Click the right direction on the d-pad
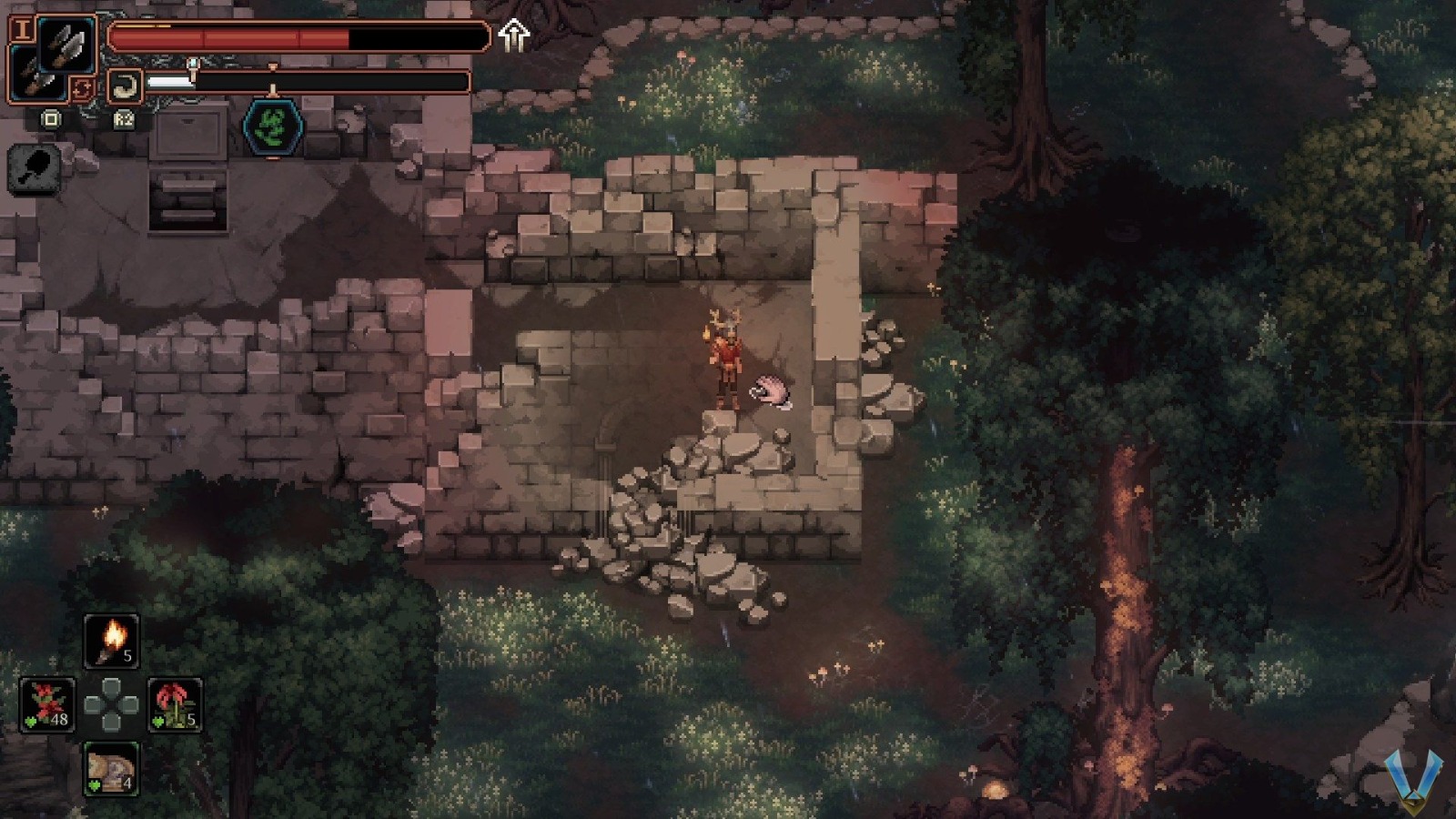Viewport: 1456px width, 819px height. [x=130, y=704]
